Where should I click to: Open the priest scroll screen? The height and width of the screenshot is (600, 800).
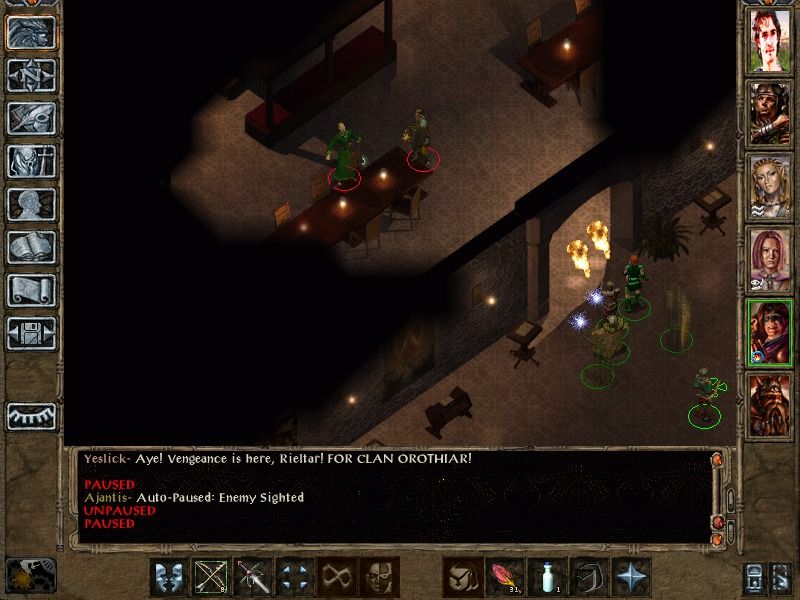pos(31,290)
